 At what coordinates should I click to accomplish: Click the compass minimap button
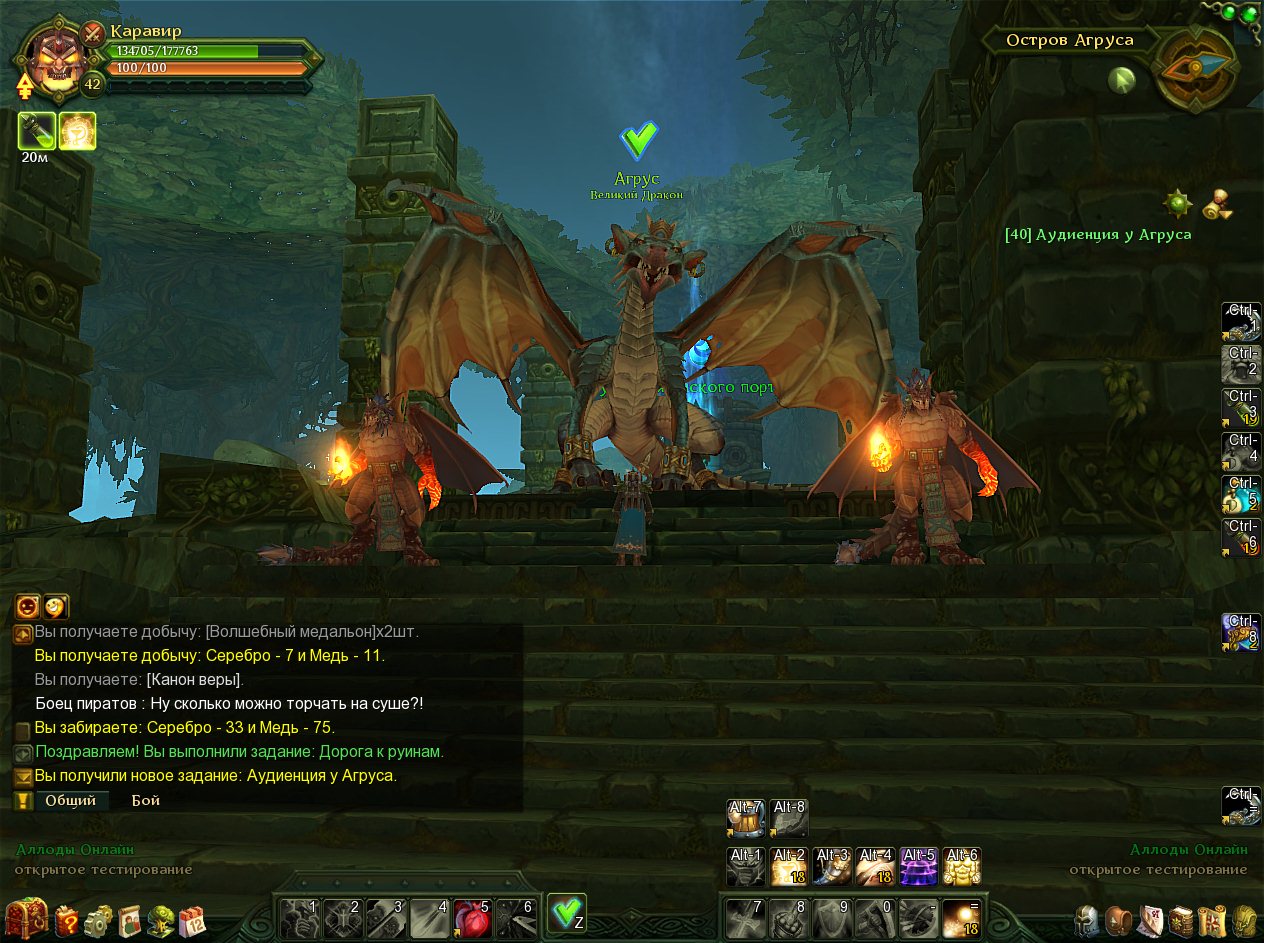click(x=1197, y=67)
